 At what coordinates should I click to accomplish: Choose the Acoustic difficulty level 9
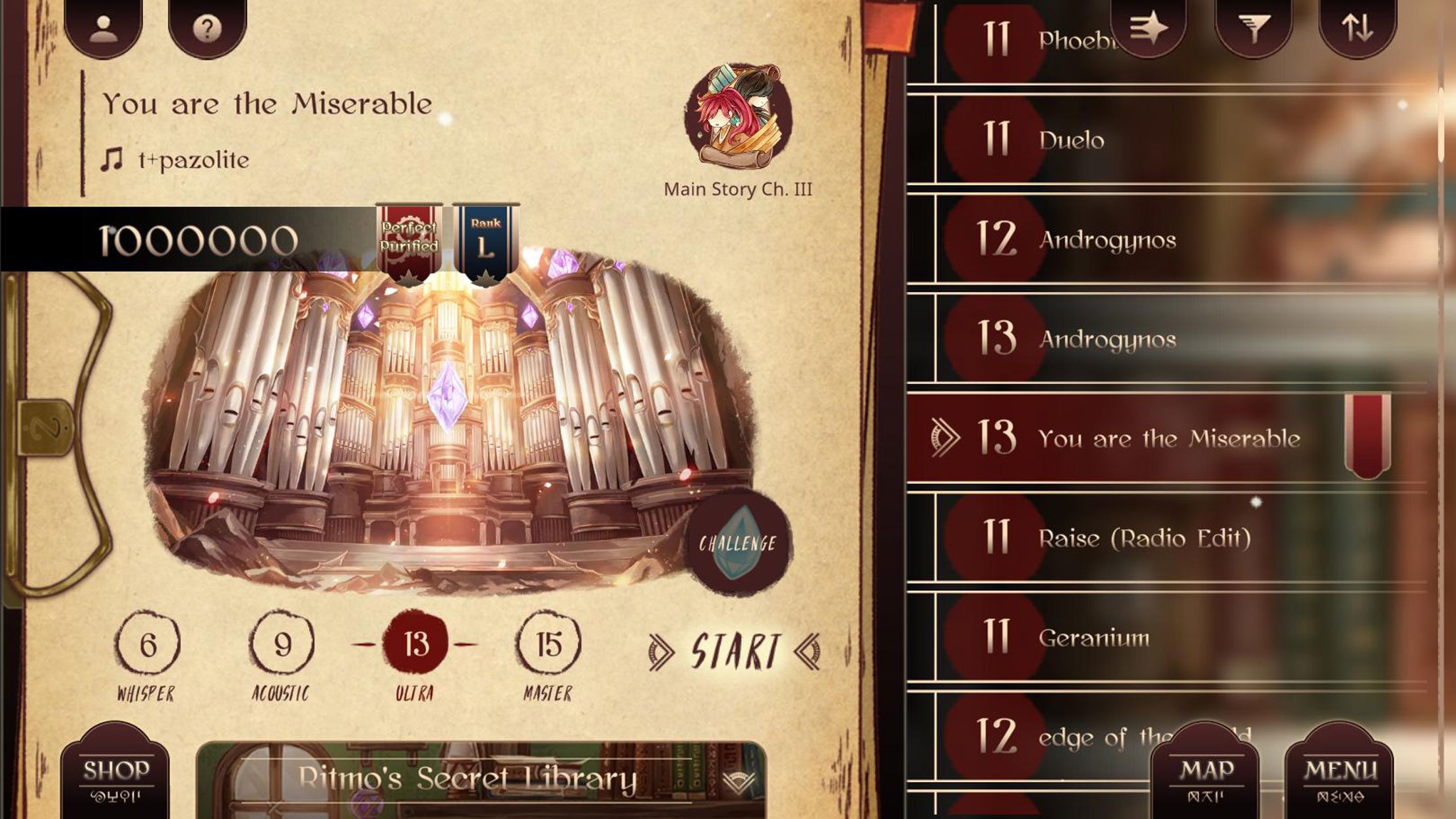(282, 644)
